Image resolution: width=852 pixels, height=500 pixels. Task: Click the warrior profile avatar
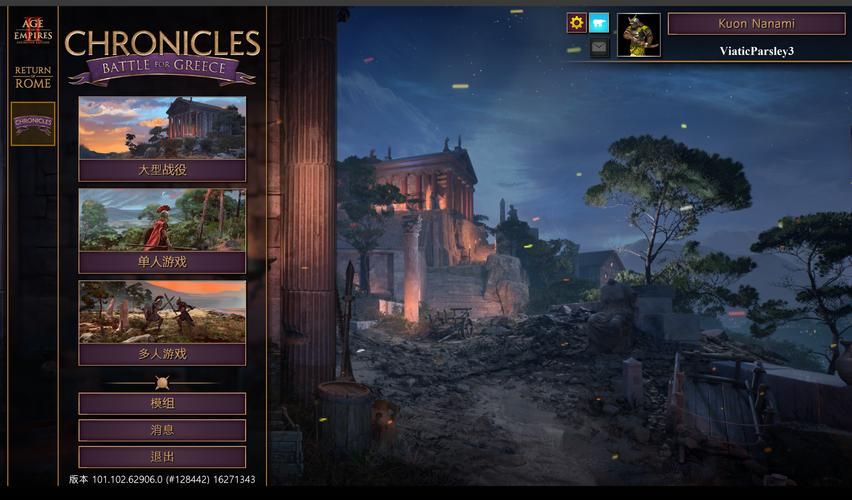pyautogui.click(x=638, y=35)
